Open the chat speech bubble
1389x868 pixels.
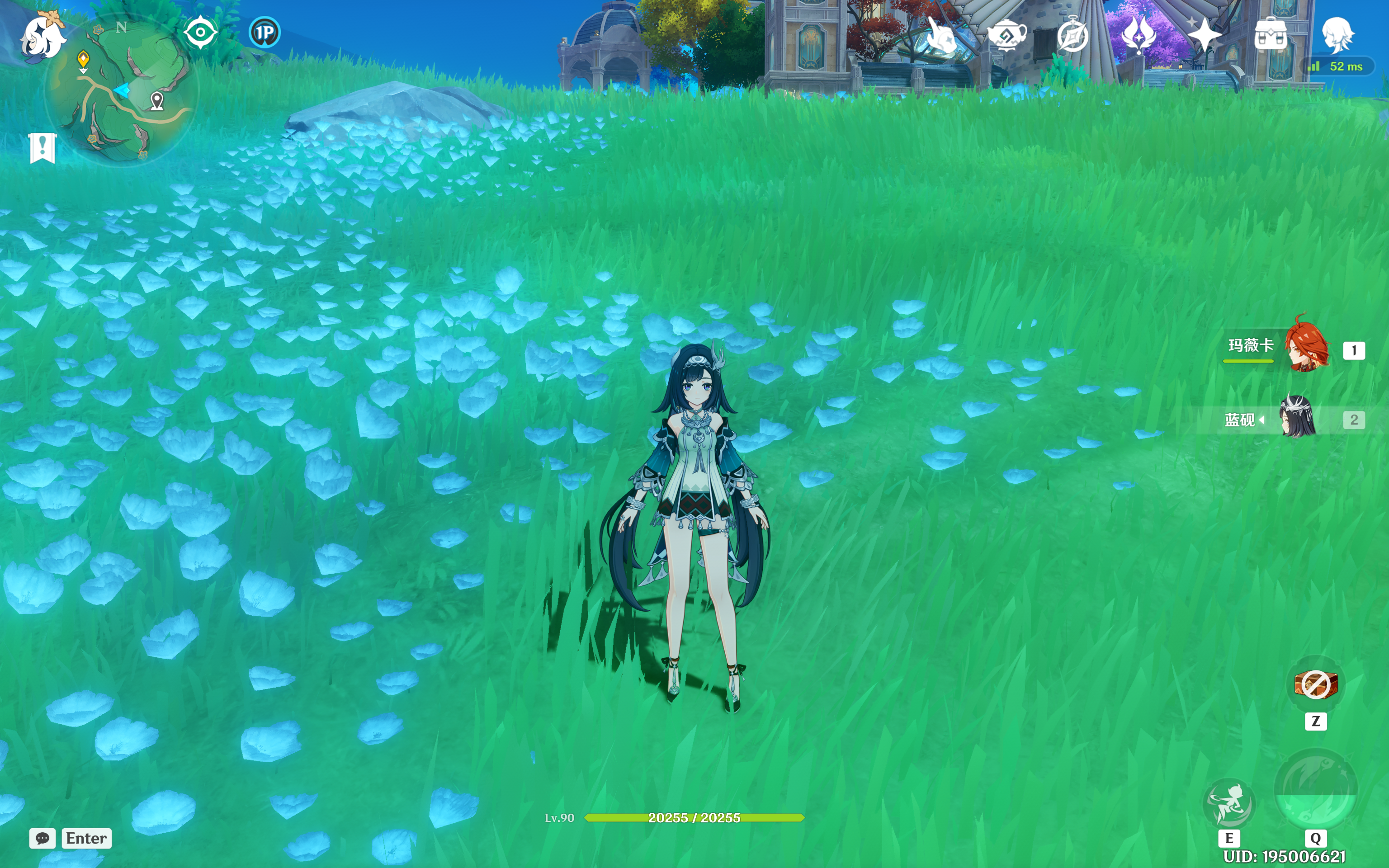43,838
